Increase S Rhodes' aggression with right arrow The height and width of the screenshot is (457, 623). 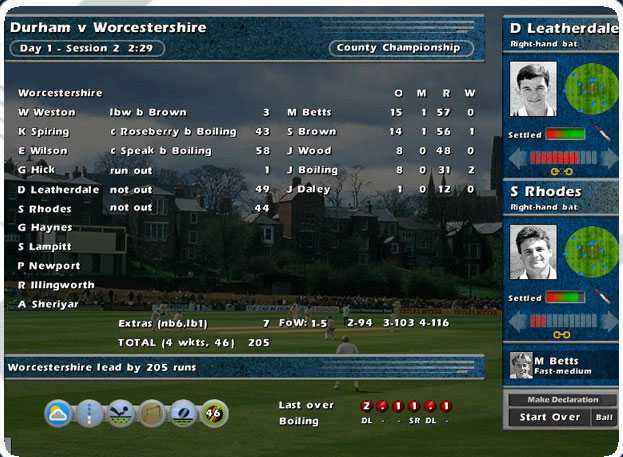[x=608, y=320]
